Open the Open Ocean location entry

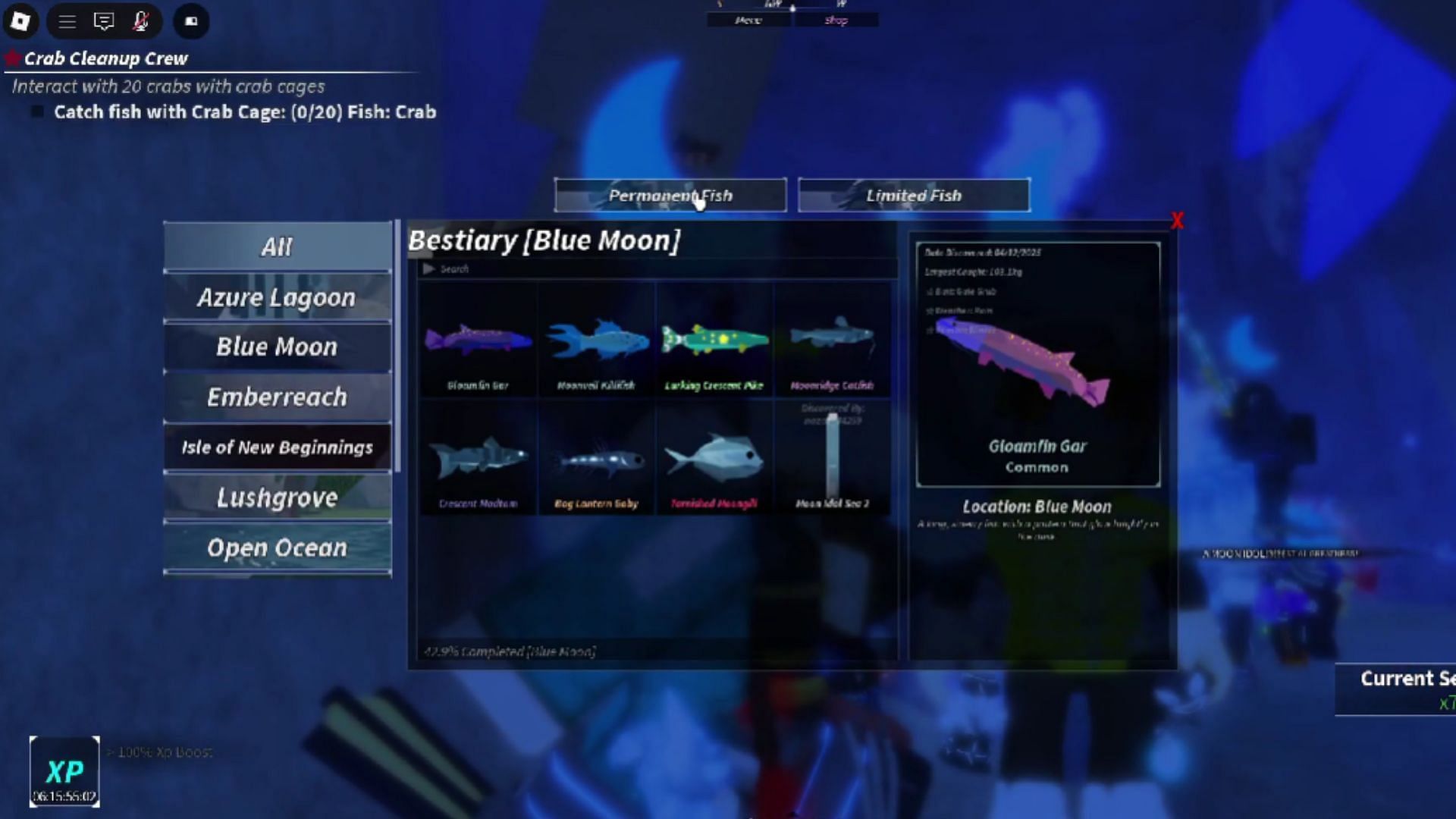coord(277,548)
